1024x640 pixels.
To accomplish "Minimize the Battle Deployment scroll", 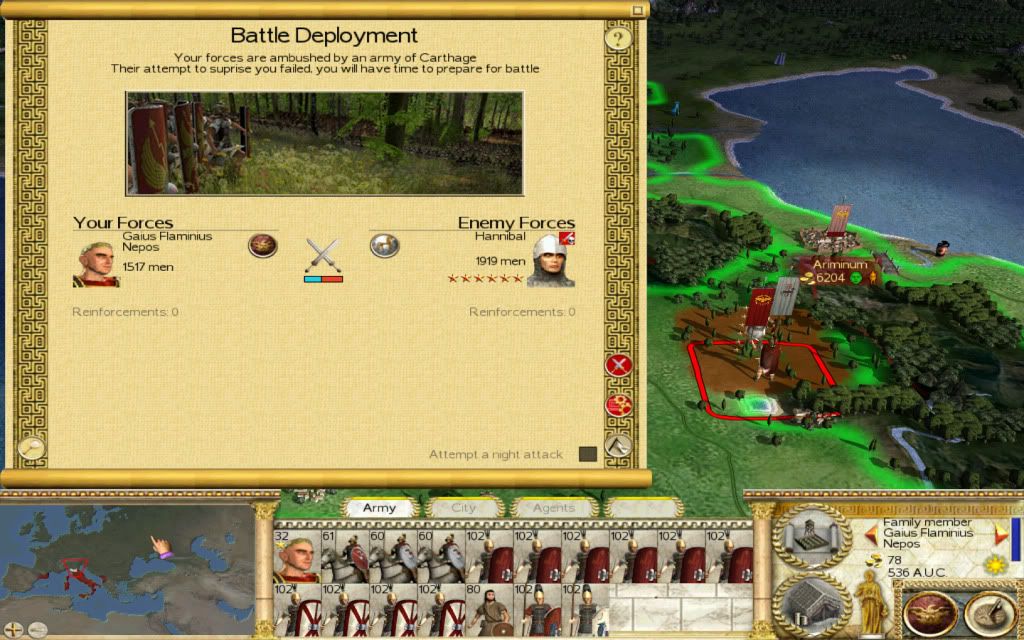I will tap(637, 9).
